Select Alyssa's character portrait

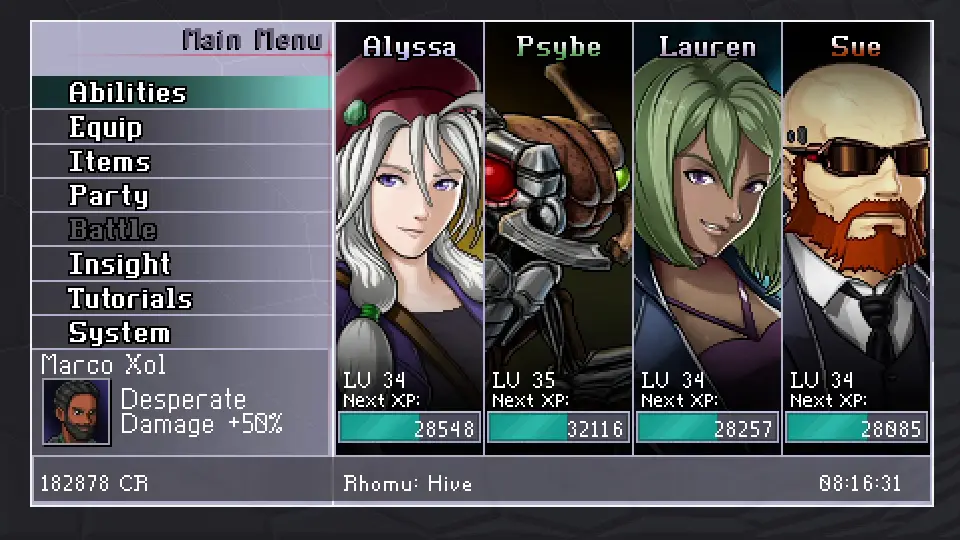pyautogui.click(x=409, y=220)
